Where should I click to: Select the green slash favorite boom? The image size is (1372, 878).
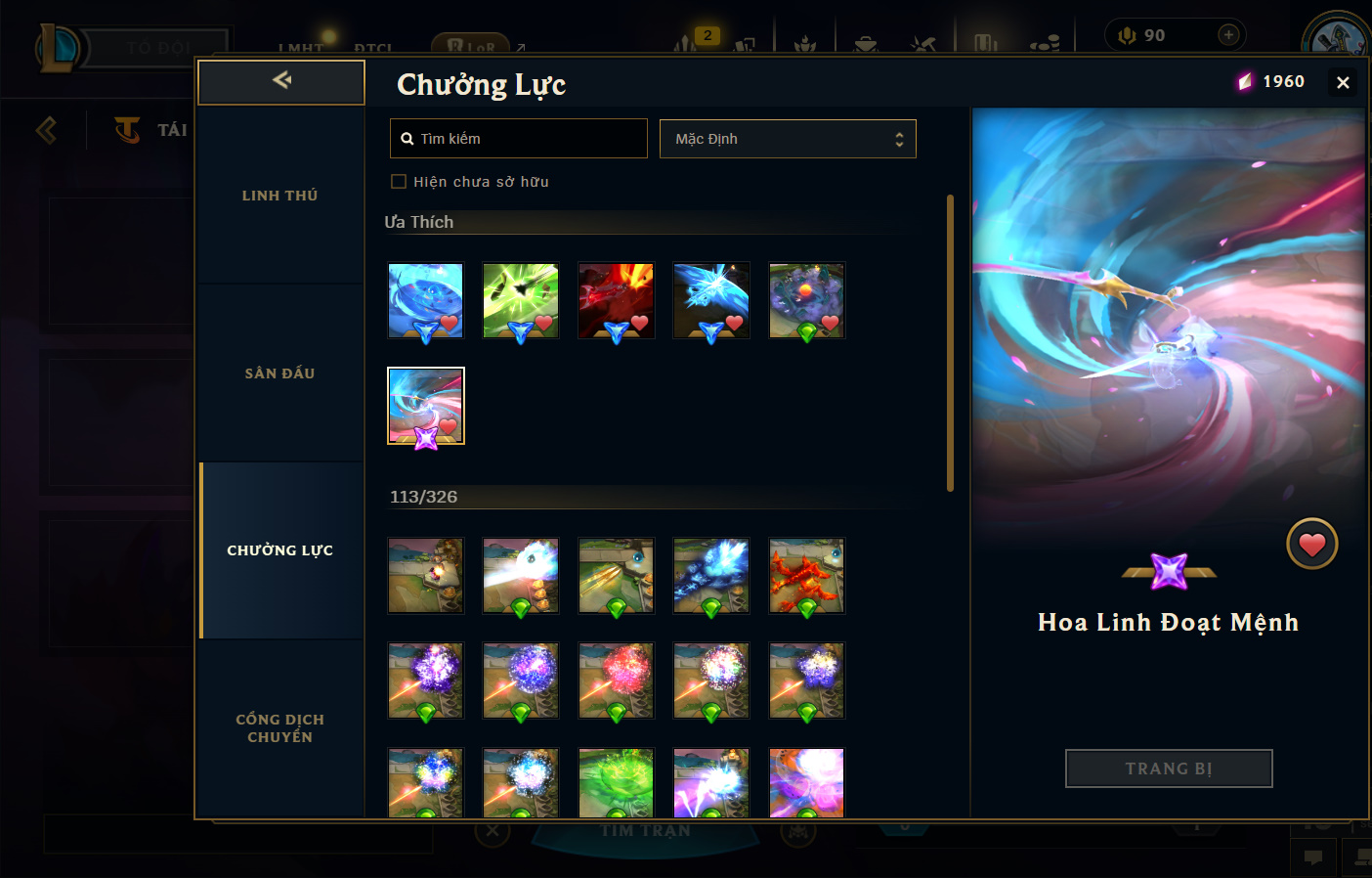pos(521,300)
